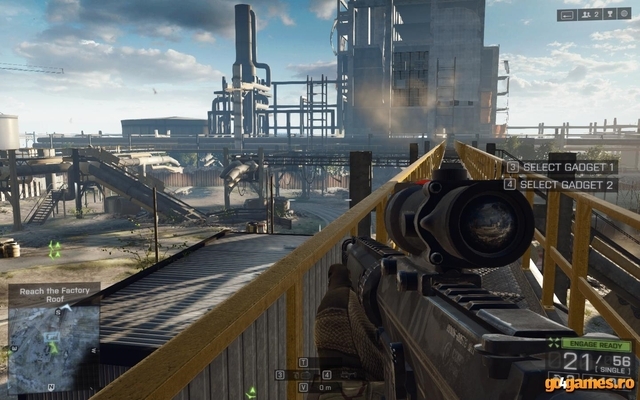Choose Select Gadget 1
This screenshot has height=400, width=640.
tap(561, 167)
